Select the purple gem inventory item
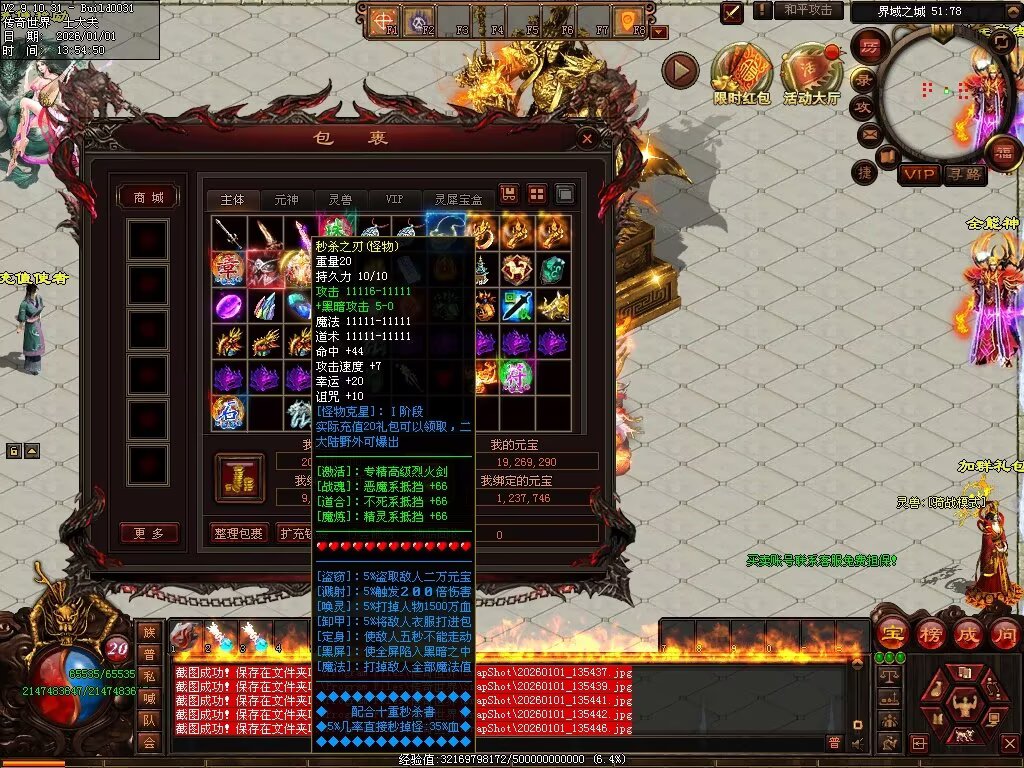The image size is (1024, 768). point(228,305)
